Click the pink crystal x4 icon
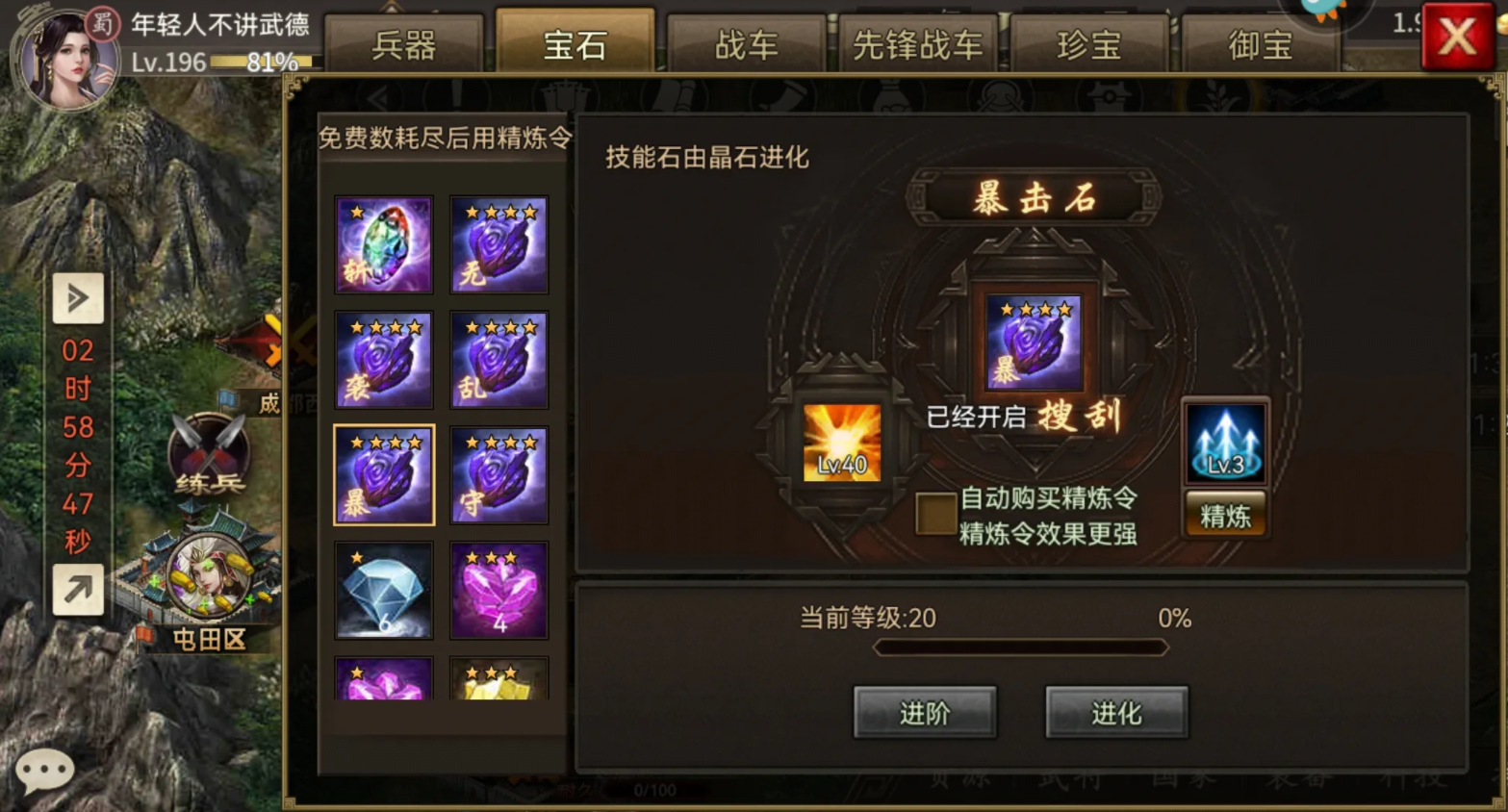The width and height of the screenshot is (1508, 812). pyautogui.click(x=498, y=590)
